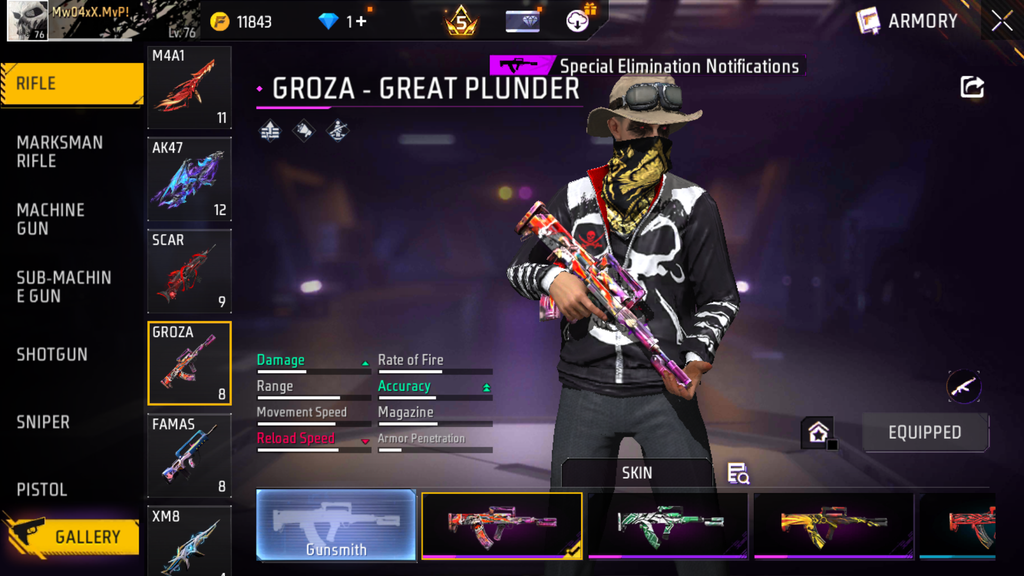Open the player profile avatar
The height and width of the screenshot is (576, 1024).
click(27, 21)
